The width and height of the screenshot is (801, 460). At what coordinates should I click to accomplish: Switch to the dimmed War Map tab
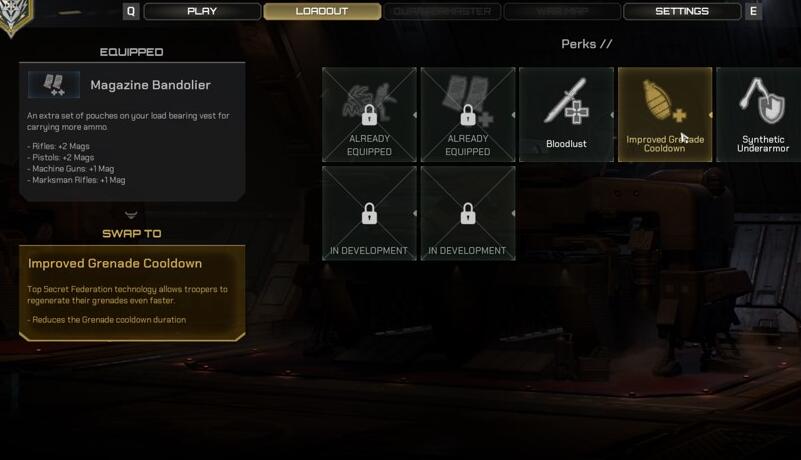[x=561, y=11]
